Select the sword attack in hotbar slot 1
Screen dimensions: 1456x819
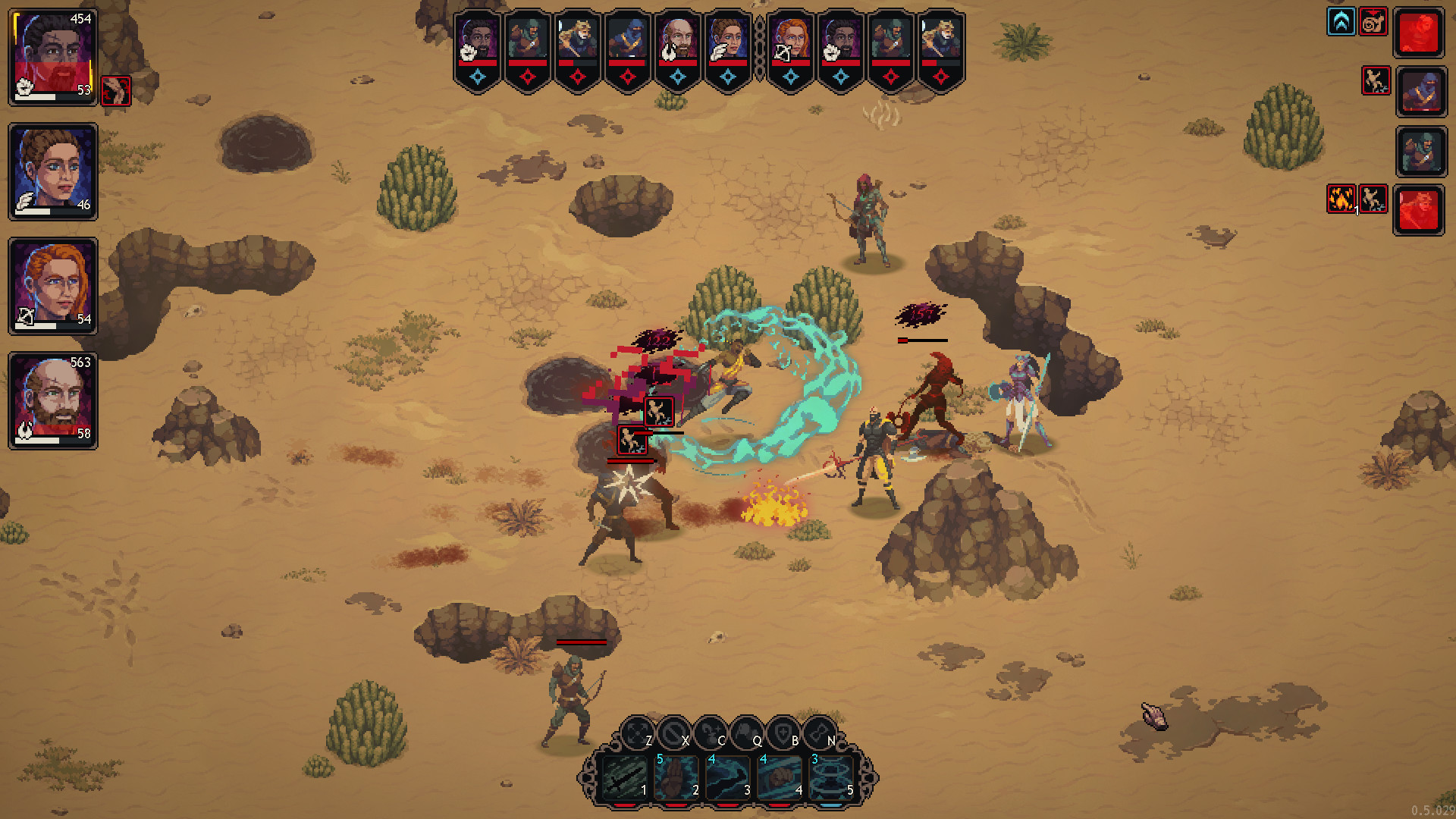click(x=625, y=779)
